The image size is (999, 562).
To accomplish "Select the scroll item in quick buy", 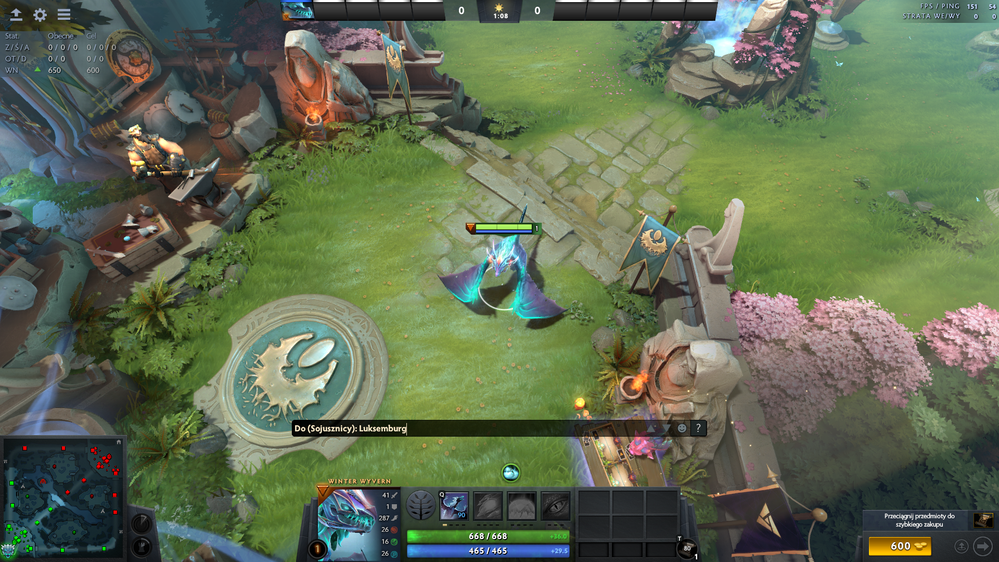I will click(x=984, y=520).
